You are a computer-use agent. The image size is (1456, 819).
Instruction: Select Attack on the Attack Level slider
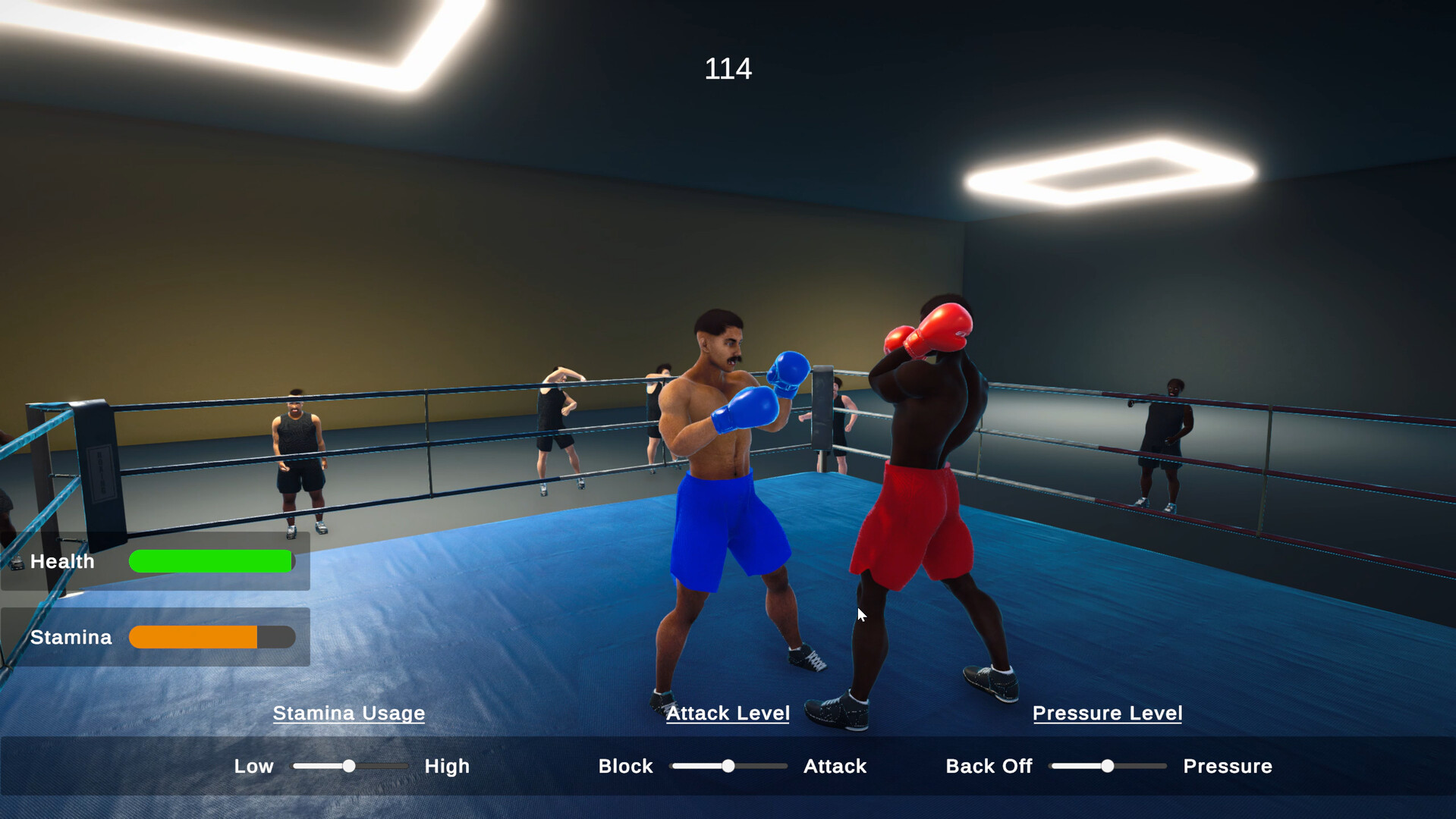(835, 766)
